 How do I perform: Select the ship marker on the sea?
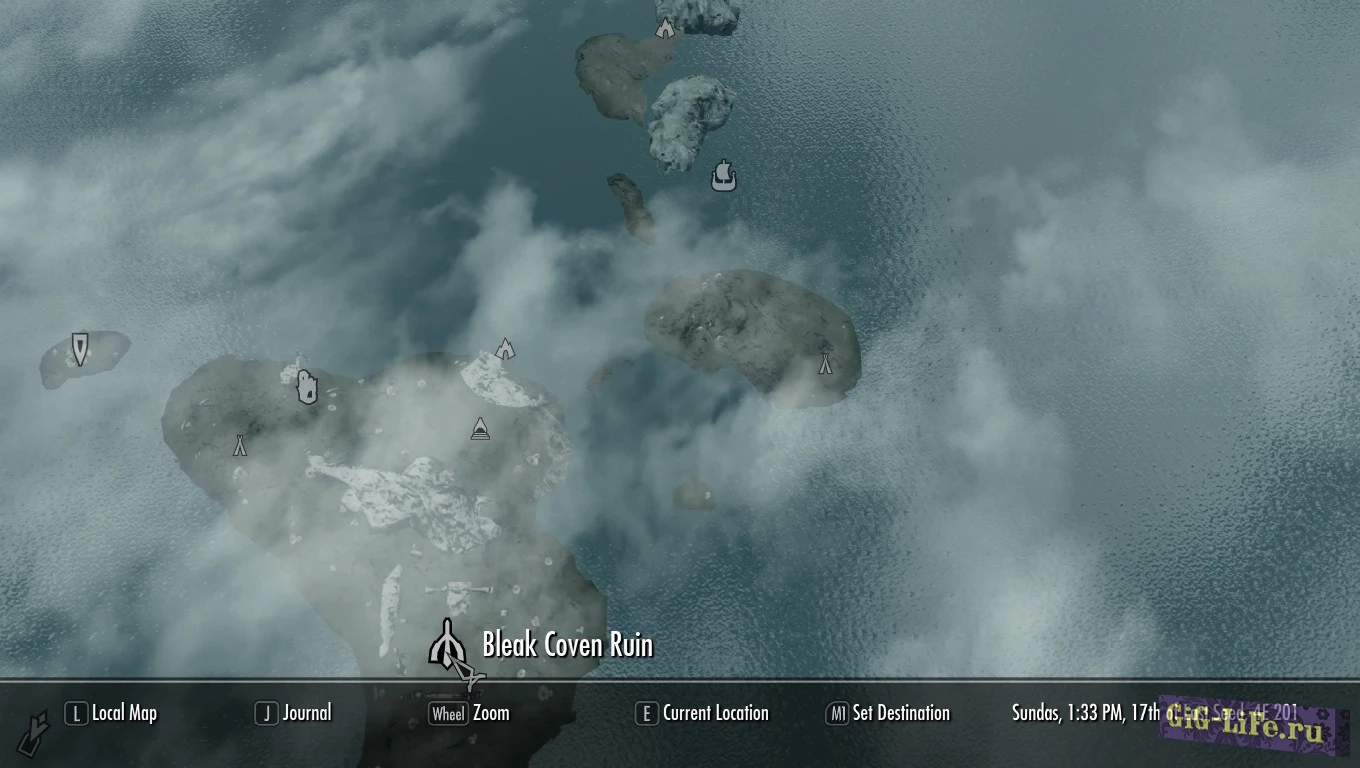[x=723, y=177]
